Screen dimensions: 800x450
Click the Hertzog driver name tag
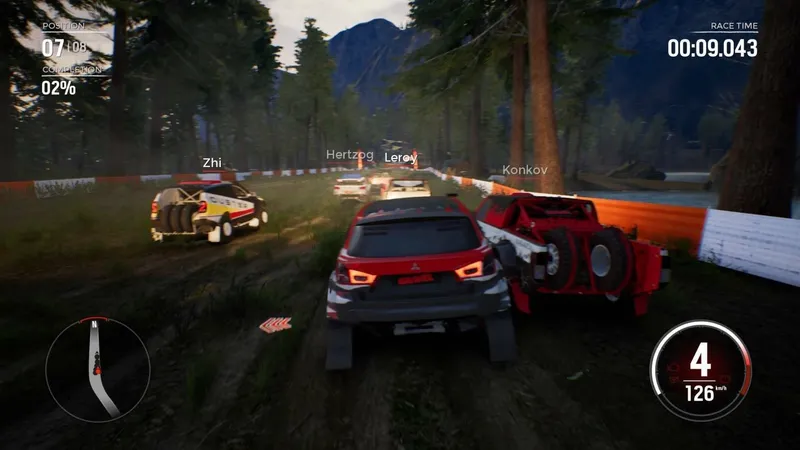click(348, 155)
